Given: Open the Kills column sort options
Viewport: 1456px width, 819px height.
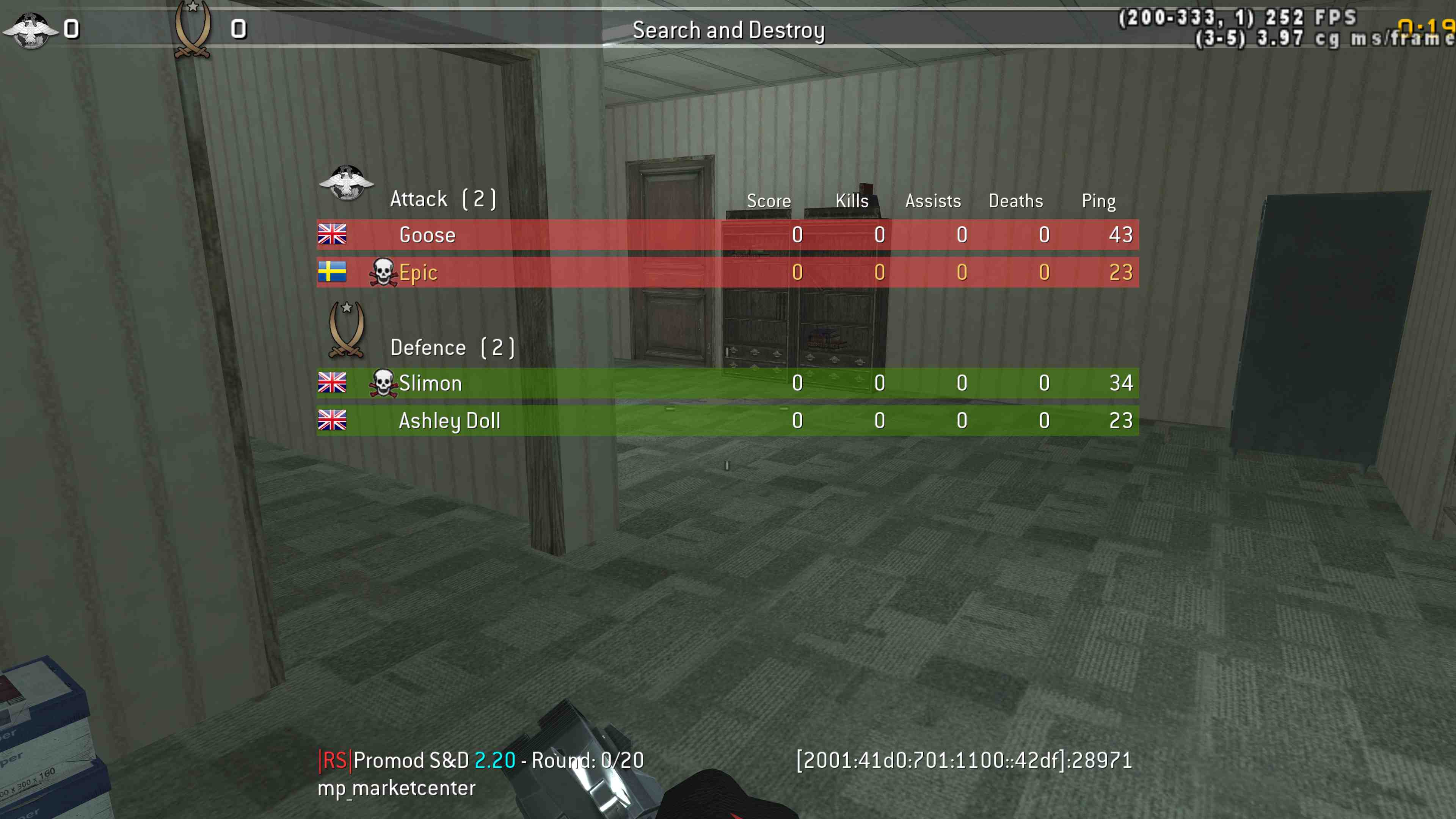Looking at the screenshot, I should [x=851, y=201].
